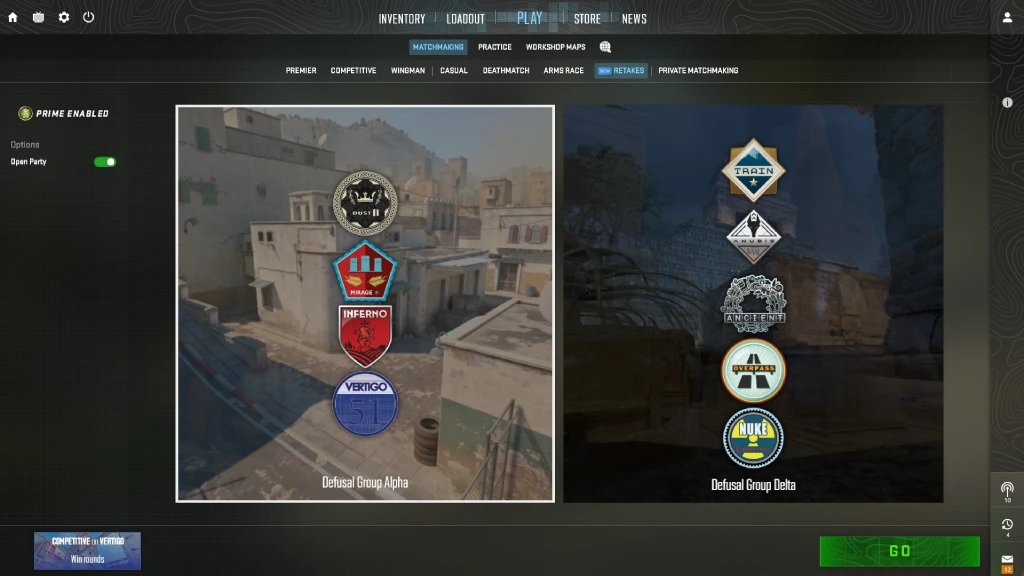Image resolution: width=1024 pixels, height=576 pixels.
Task: Open the Competitive on Vertigo mission banner
Action: click(x=87, y=551)
